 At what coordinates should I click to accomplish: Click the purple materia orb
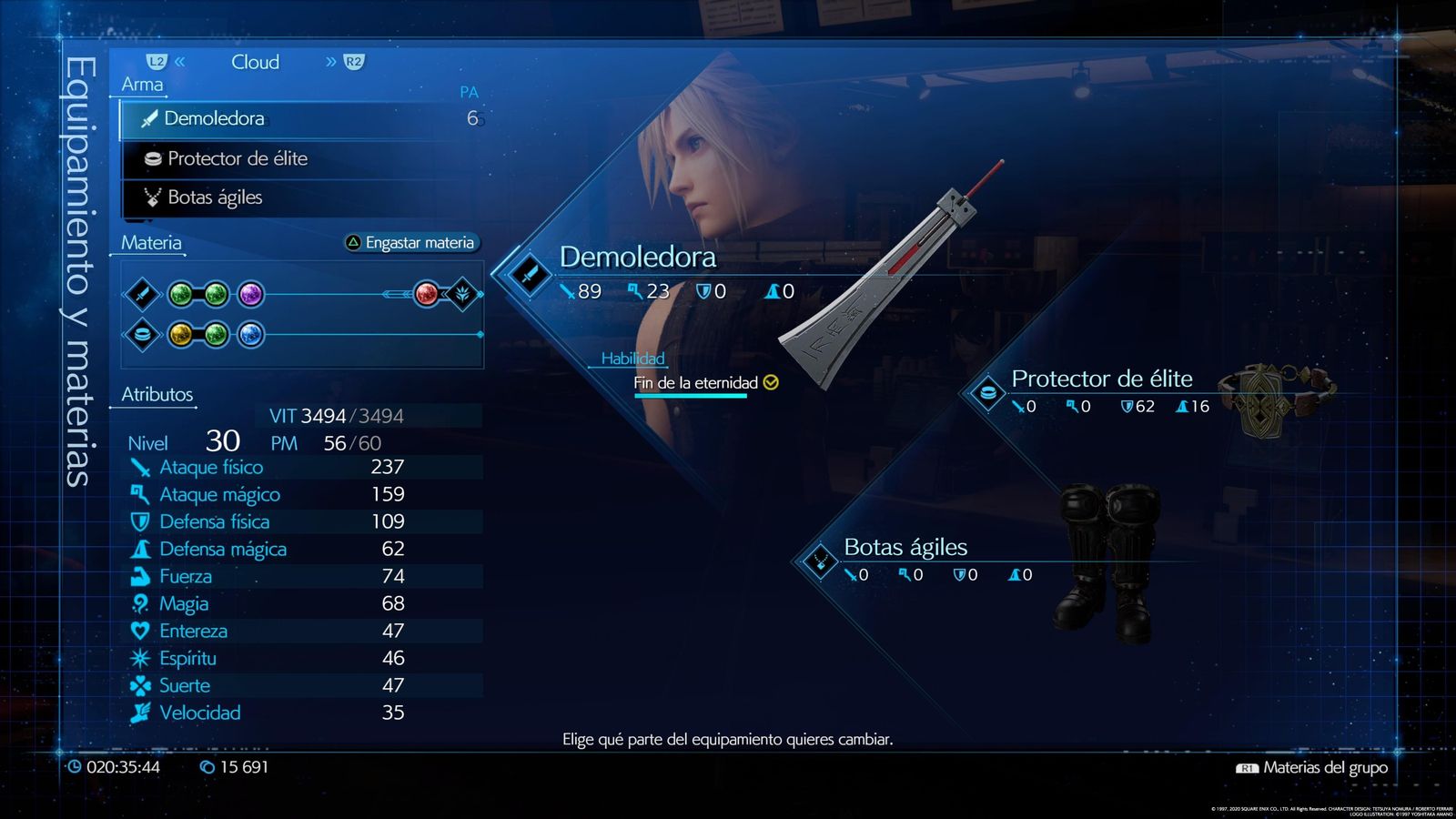(x=250, y=294)
